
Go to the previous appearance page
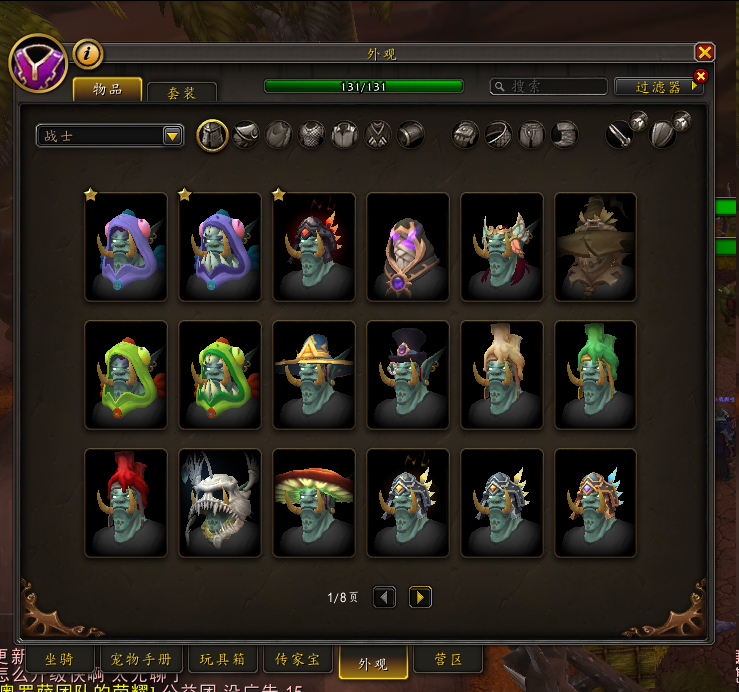pyautogui.click(x=384, y=597)
